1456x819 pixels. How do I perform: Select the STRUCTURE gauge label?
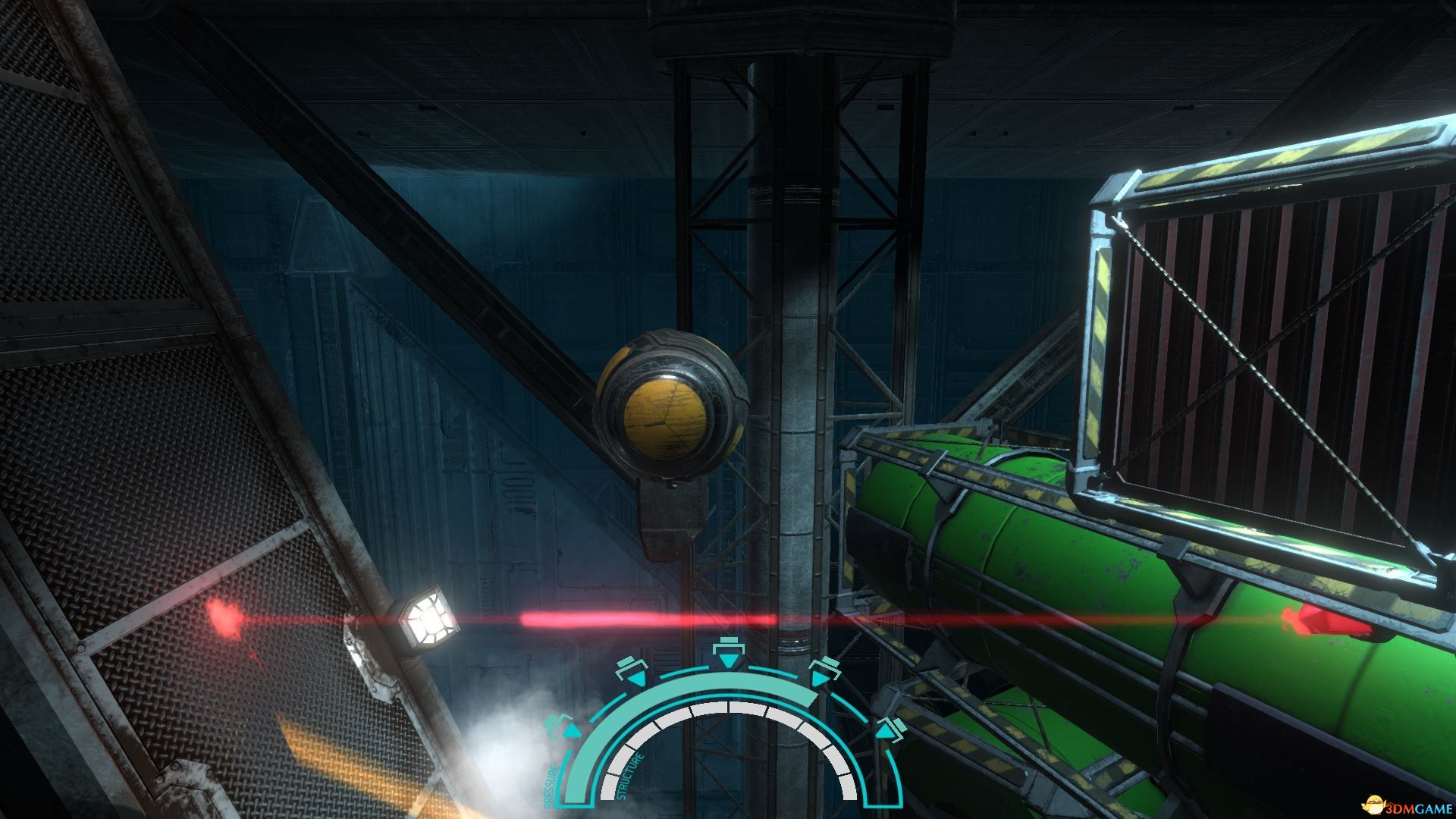pos(628,777)
